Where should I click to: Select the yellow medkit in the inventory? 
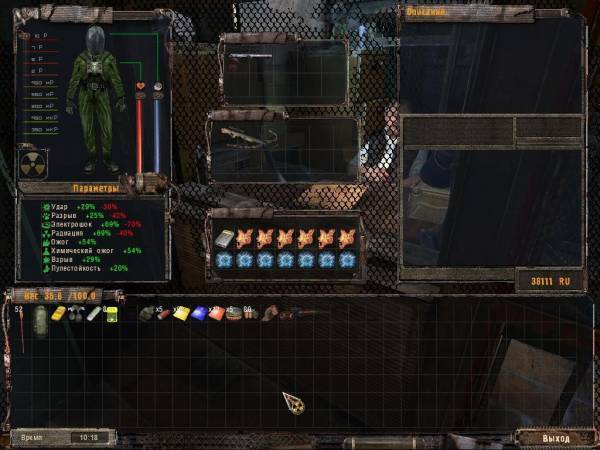click(182, 313)
